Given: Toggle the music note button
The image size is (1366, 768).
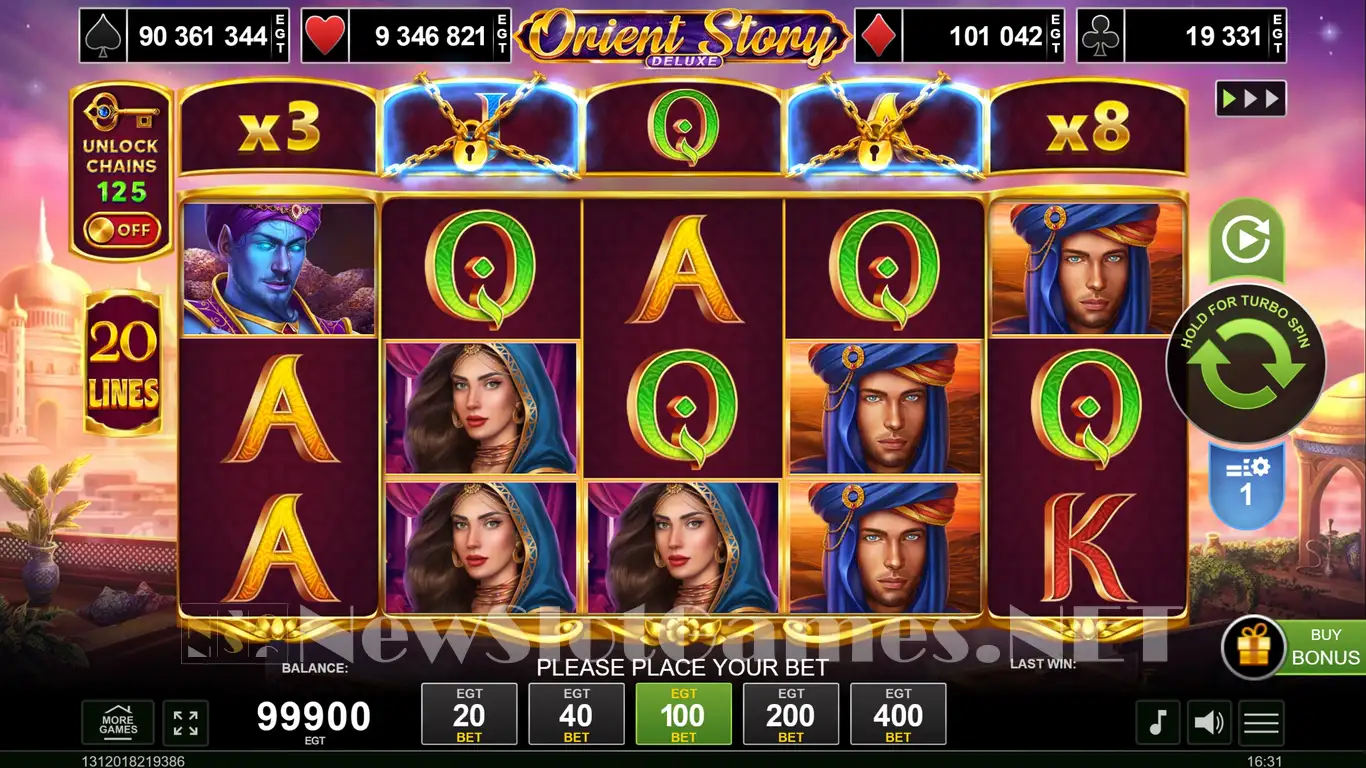Looking at the screenshot, I should pos(1157,722).
